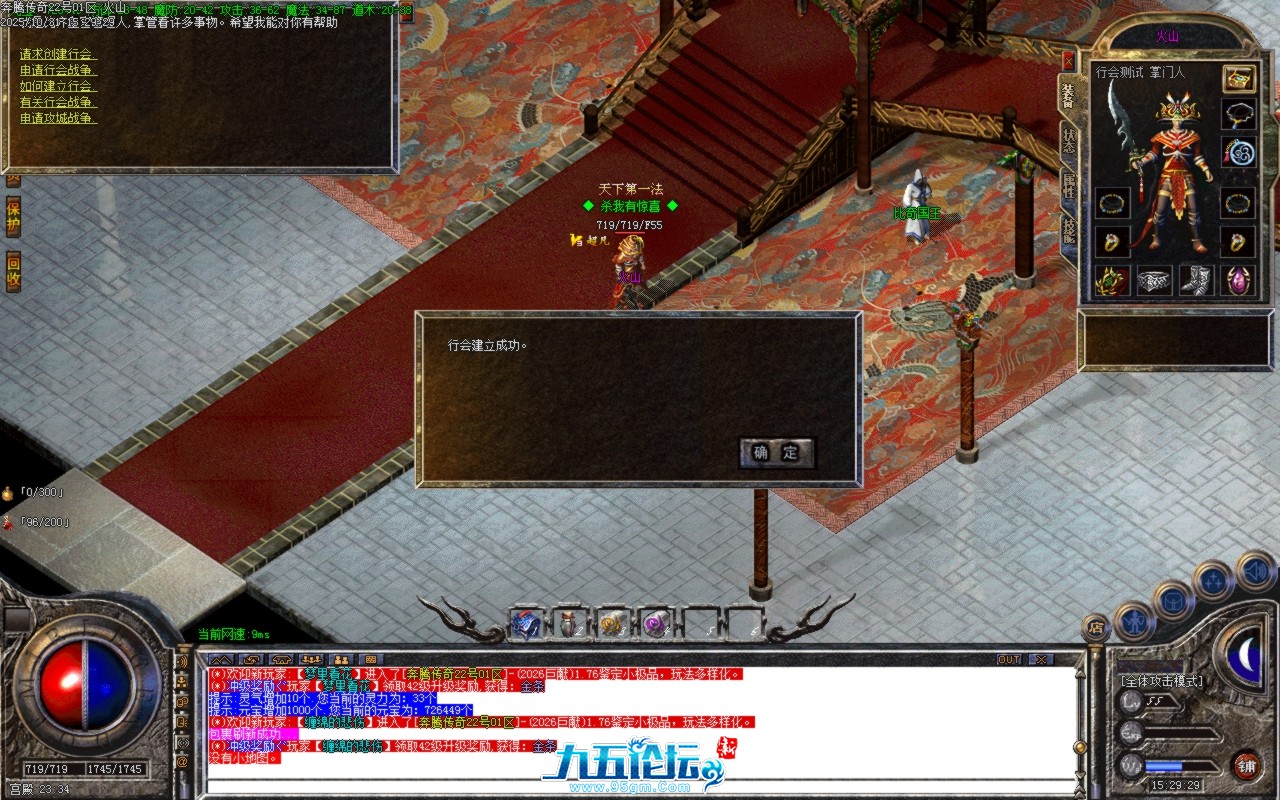Toggle the 全体攻击模式 attack mode text
The image size is (1280, 800).
tap(1162, 682)
